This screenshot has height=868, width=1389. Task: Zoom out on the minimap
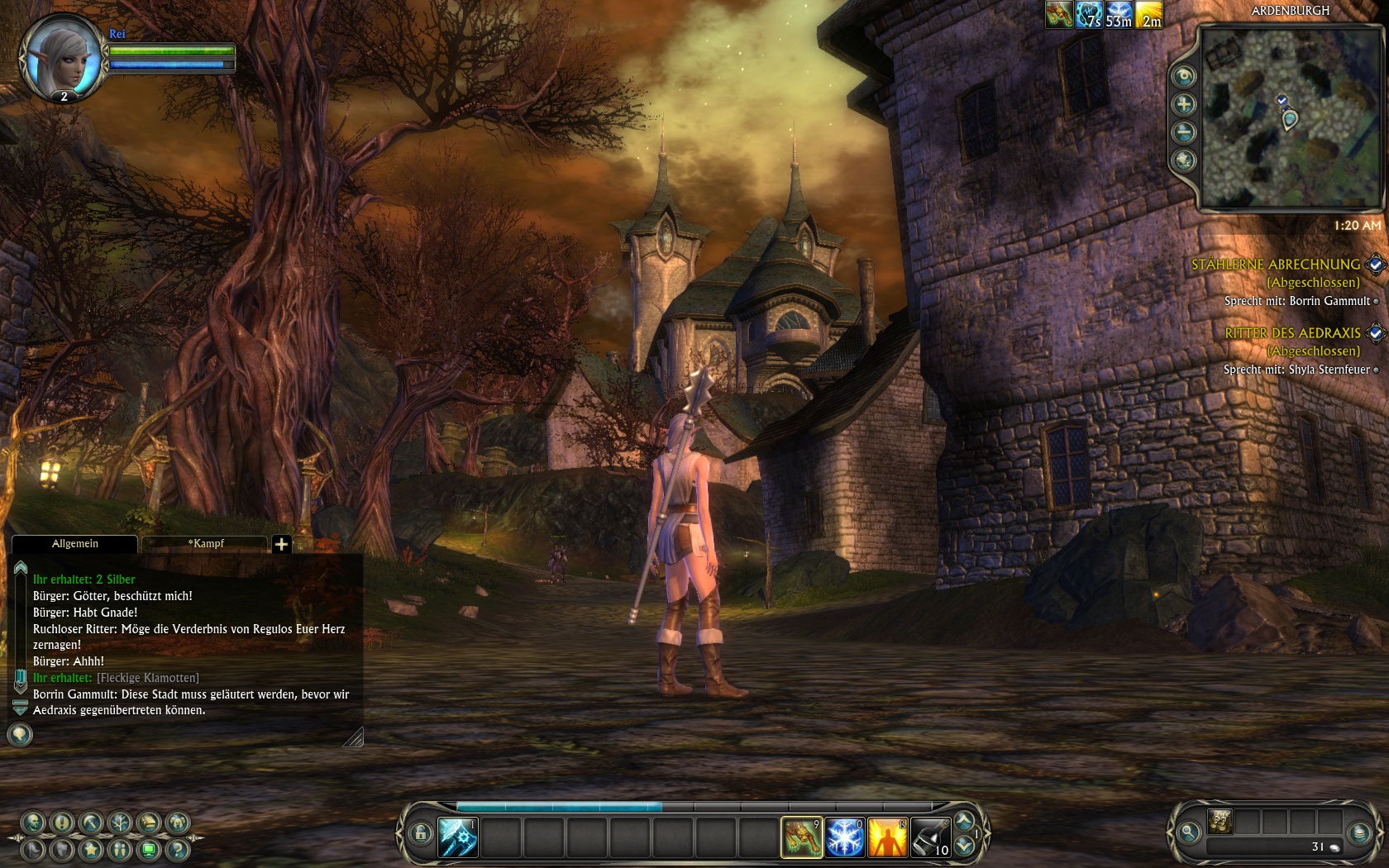pos(1184,132)
